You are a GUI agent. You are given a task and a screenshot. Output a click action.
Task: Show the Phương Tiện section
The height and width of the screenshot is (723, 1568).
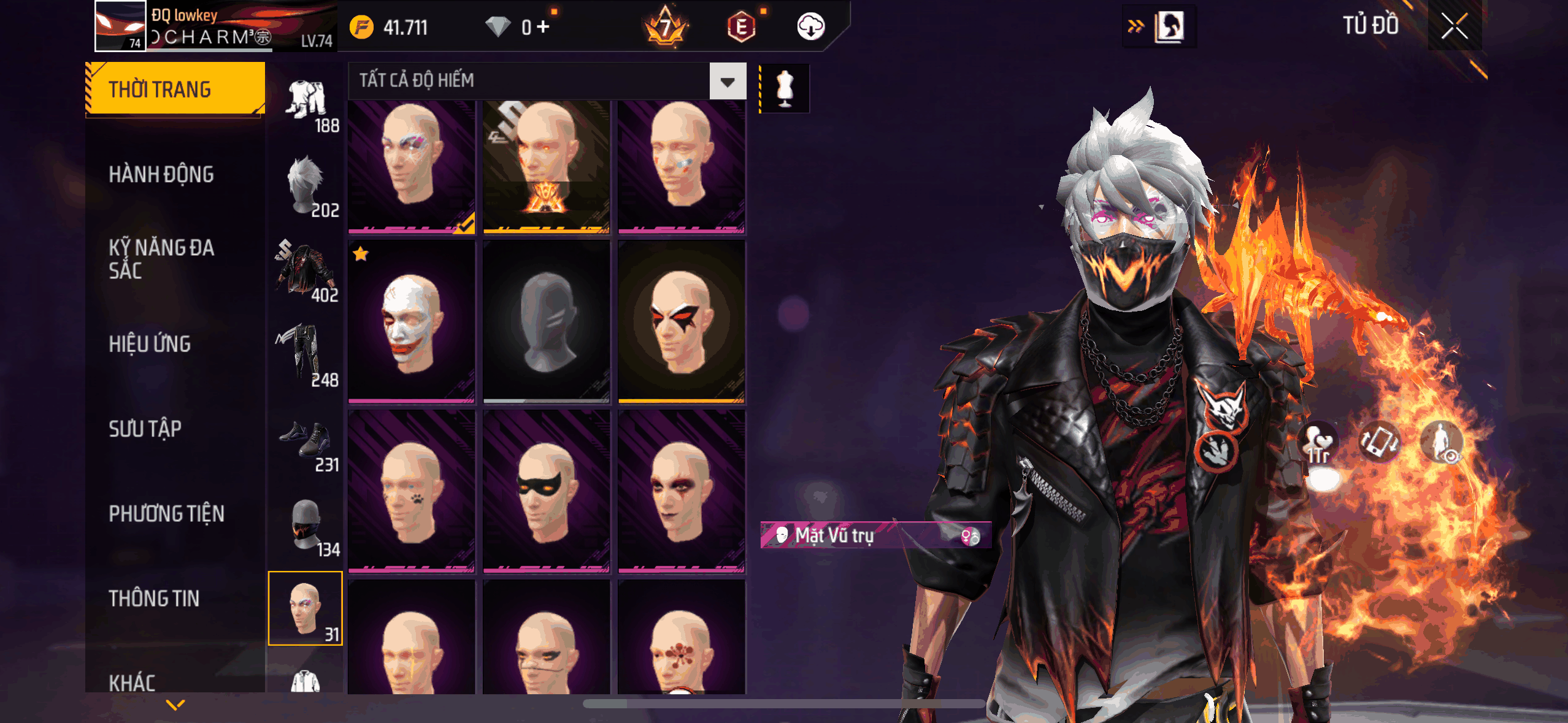[x=166, y=513]
